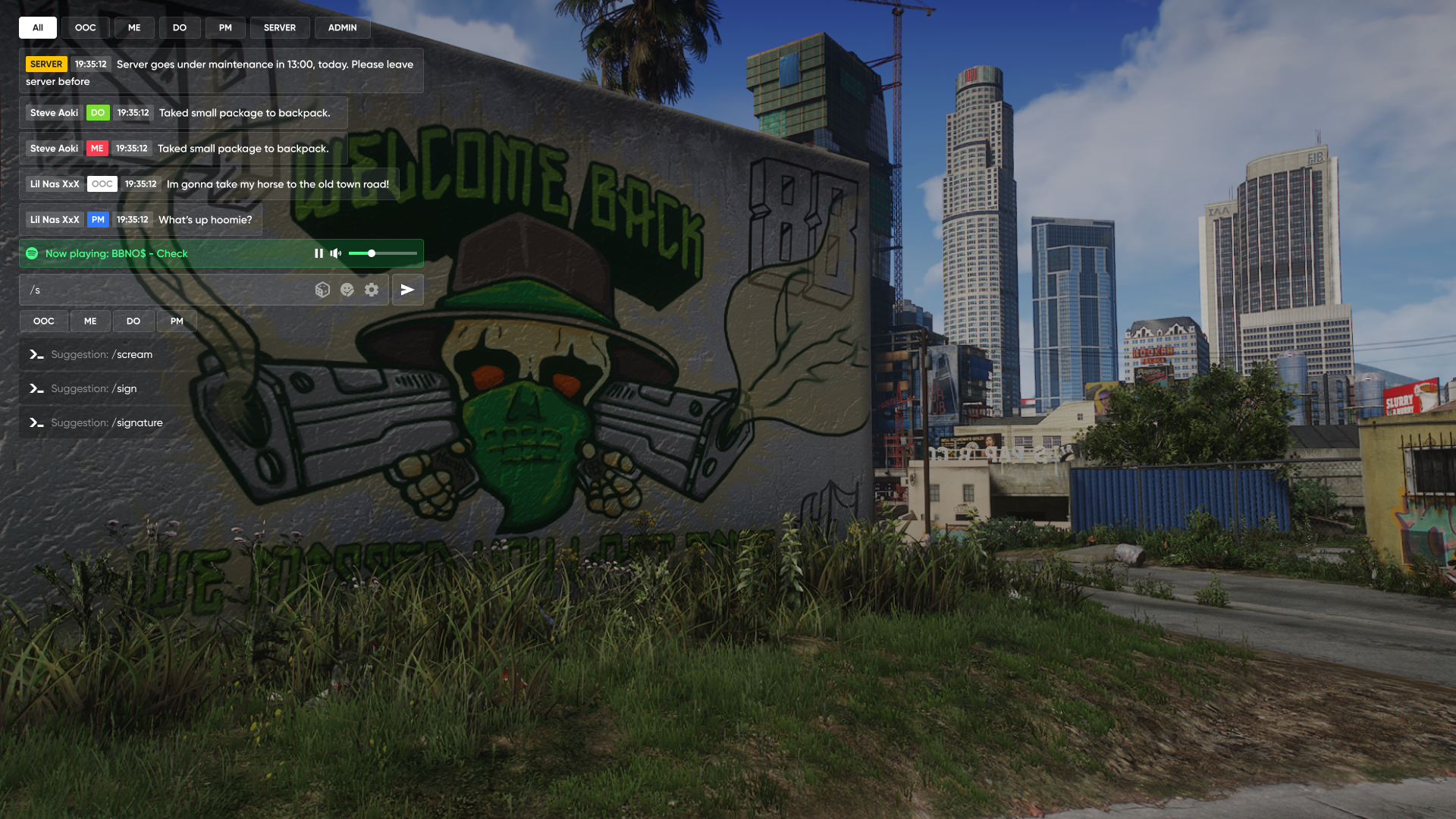
Task: Mute the music with the speaker icon
Action: 336,253
